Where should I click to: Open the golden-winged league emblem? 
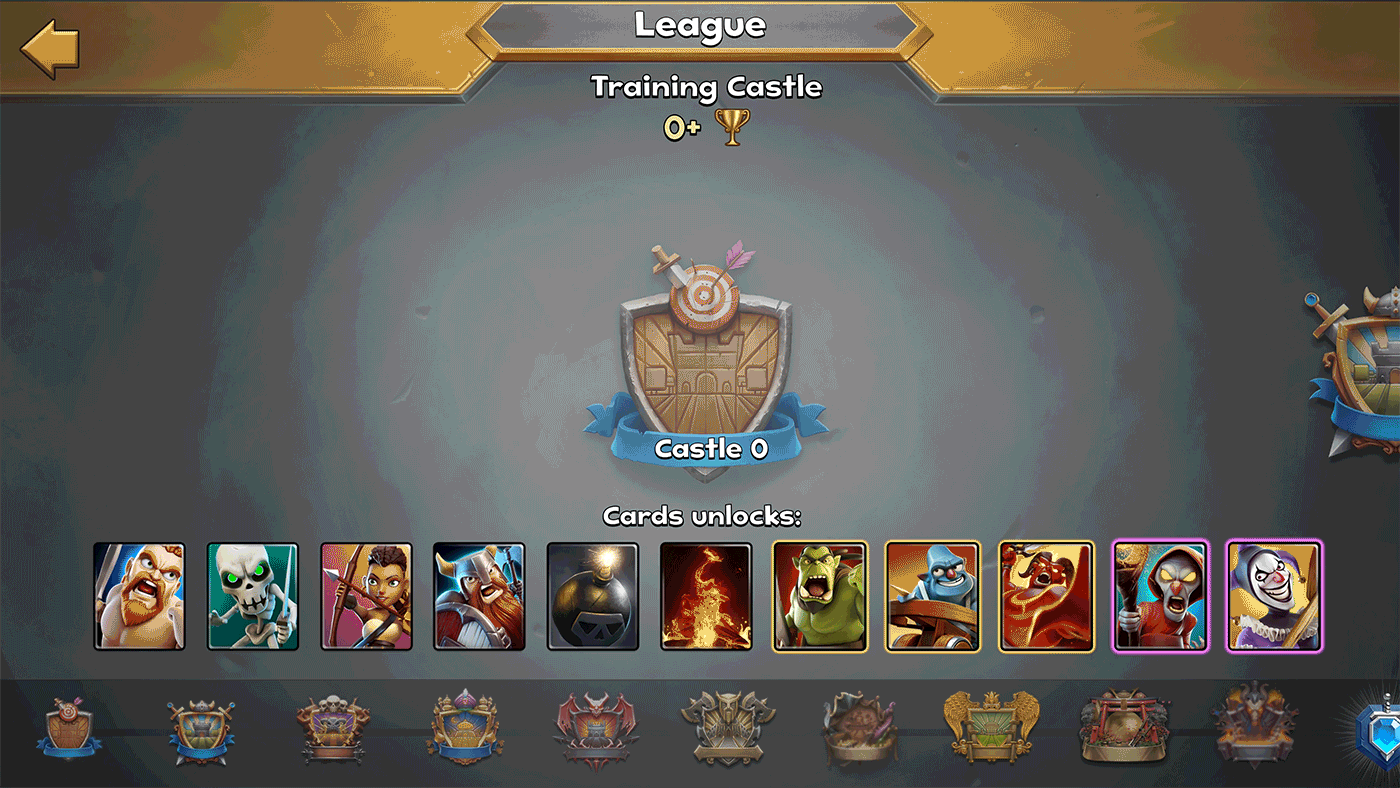pyautogui.click(x=996, y=730)
